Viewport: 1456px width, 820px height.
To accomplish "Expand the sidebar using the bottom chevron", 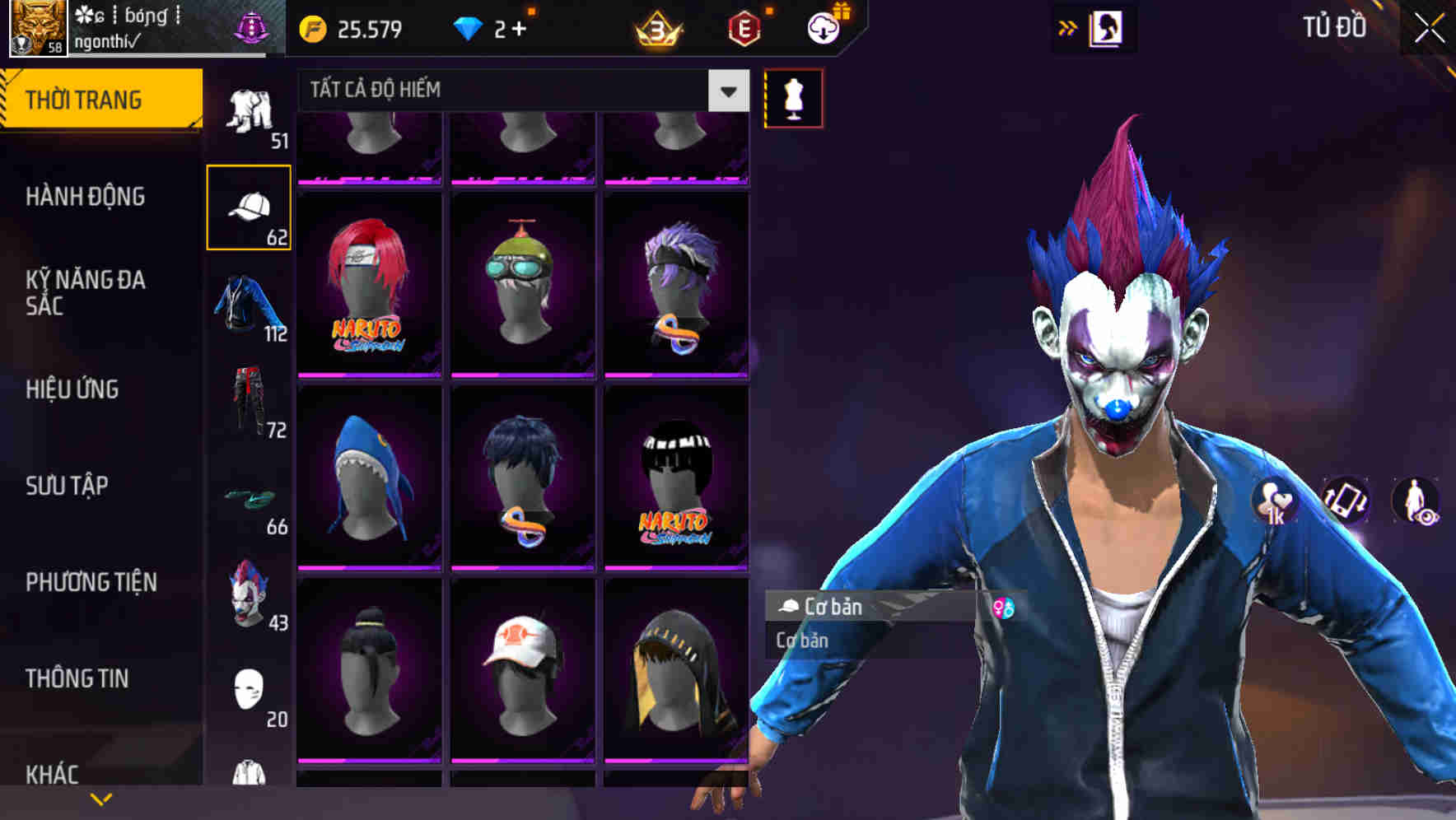I will point(101,799).
